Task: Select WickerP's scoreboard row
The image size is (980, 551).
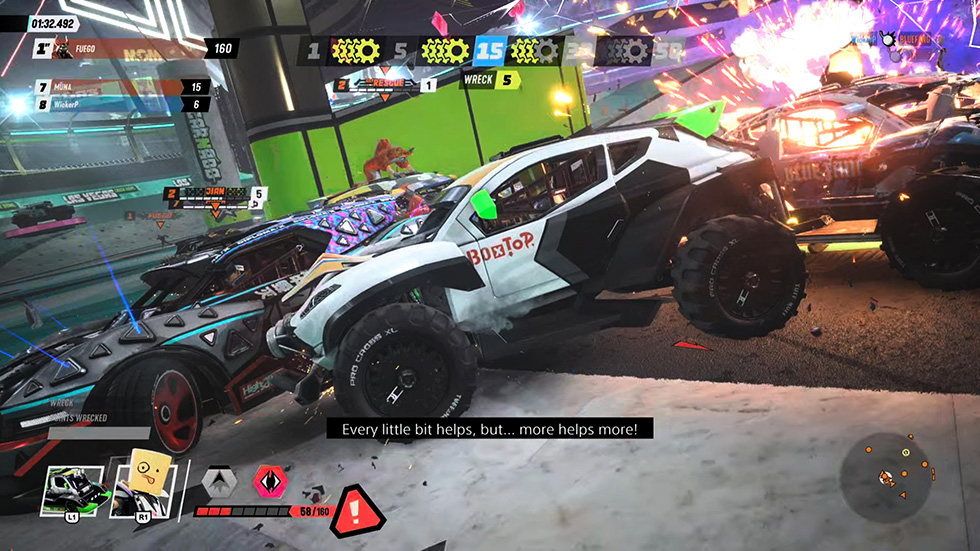Action: [121, 104]
